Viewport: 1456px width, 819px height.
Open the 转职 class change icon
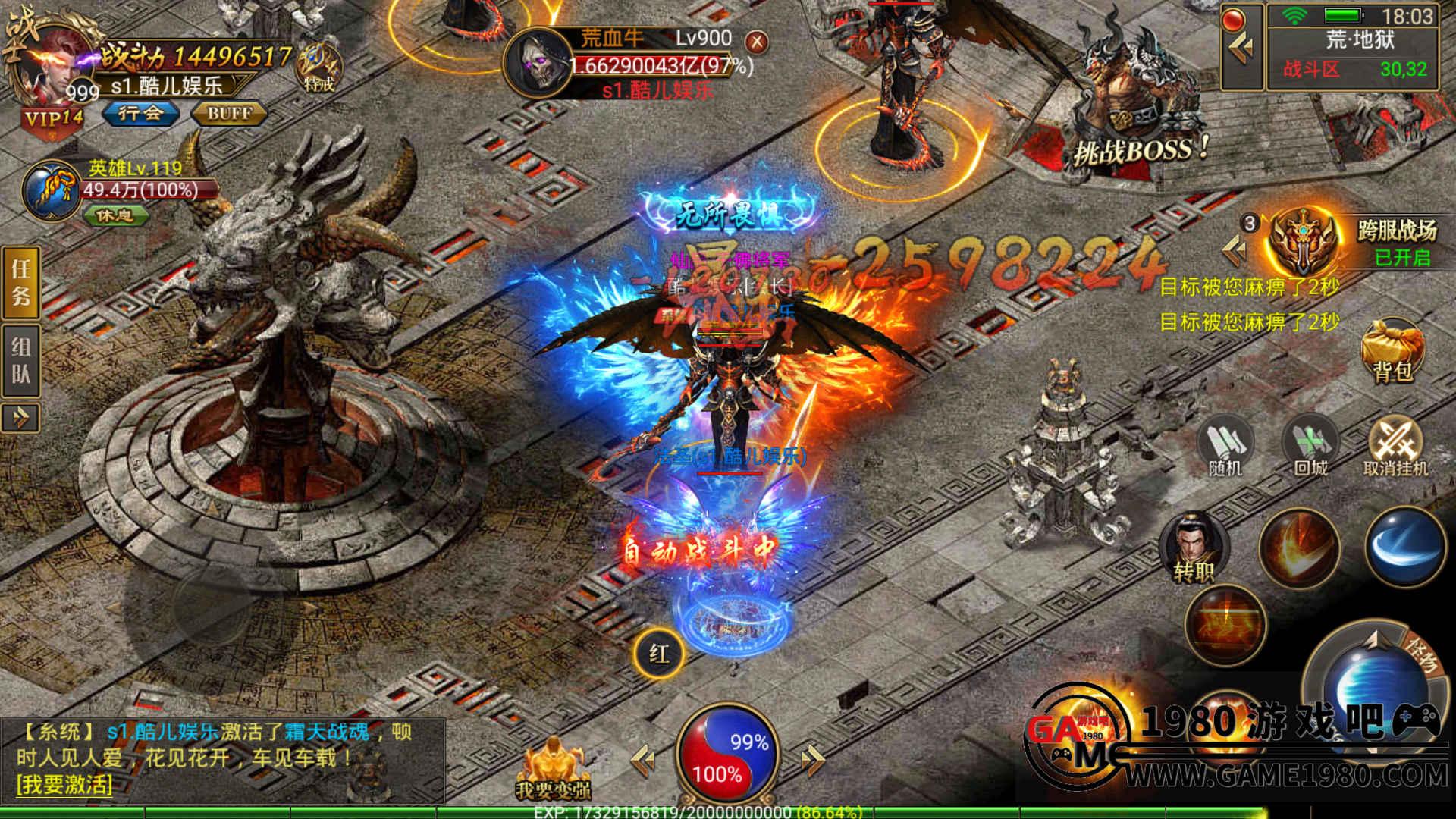click(1194, 548)
